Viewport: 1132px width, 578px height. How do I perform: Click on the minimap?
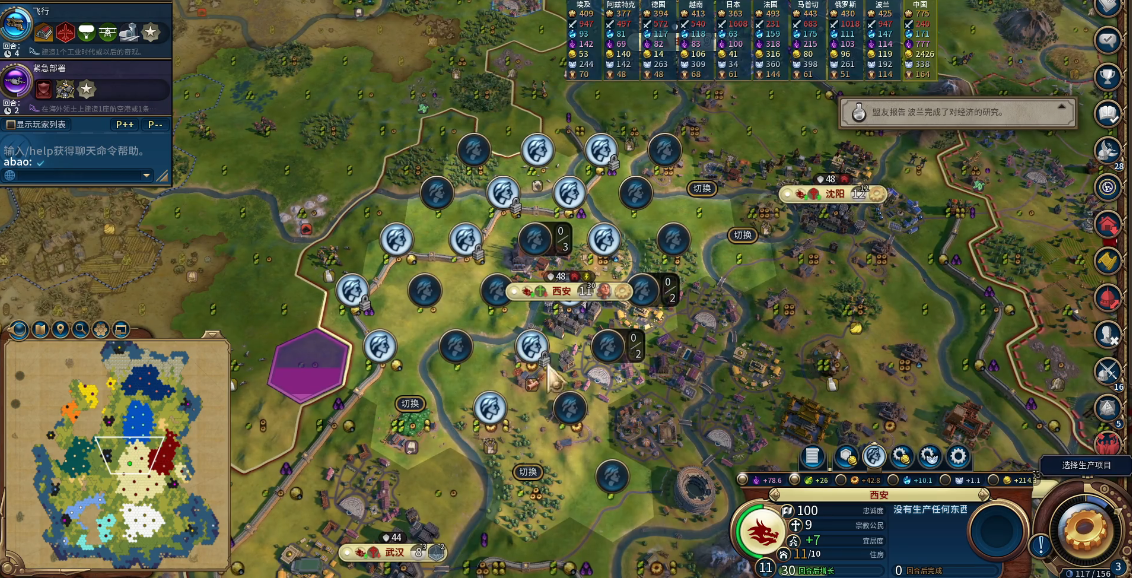[x=117, y=450]
